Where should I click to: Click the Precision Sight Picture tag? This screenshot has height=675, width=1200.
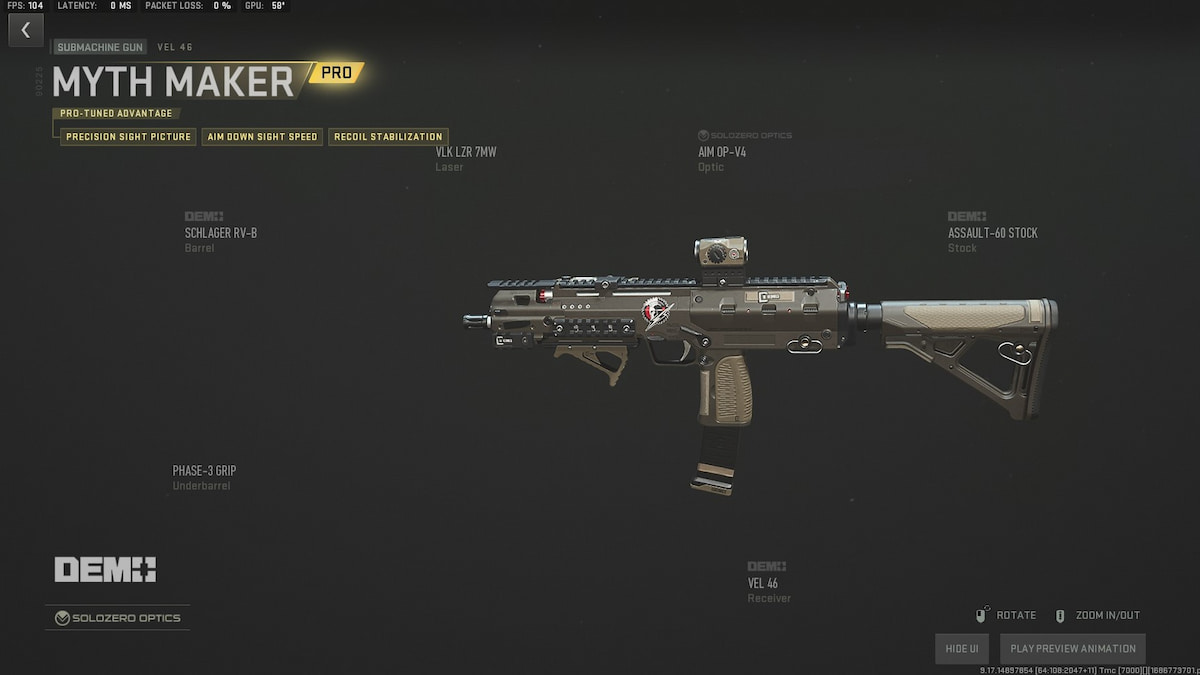[128, 137]
